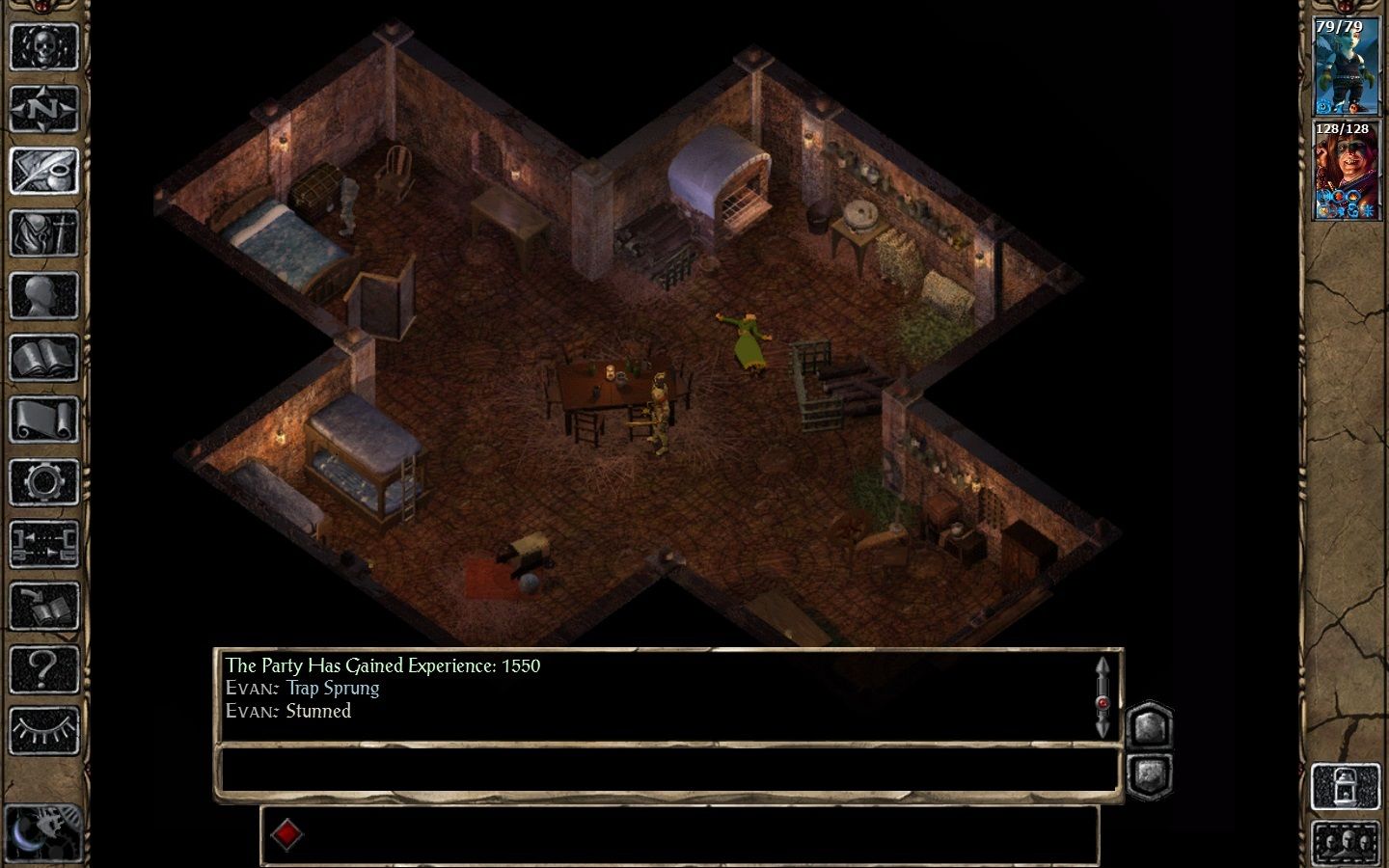
Task: Collapse the dialog box with lower stone button
Action: coord(1149,773)
